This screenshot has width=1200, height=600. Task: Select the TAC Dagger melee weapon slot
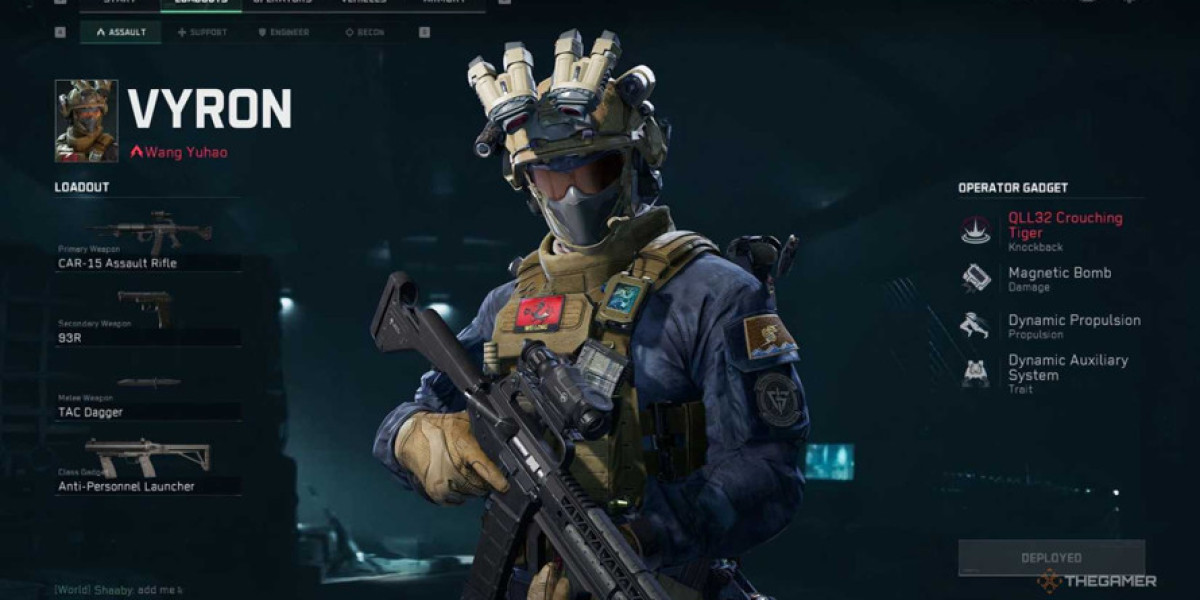tap(147, 395)
